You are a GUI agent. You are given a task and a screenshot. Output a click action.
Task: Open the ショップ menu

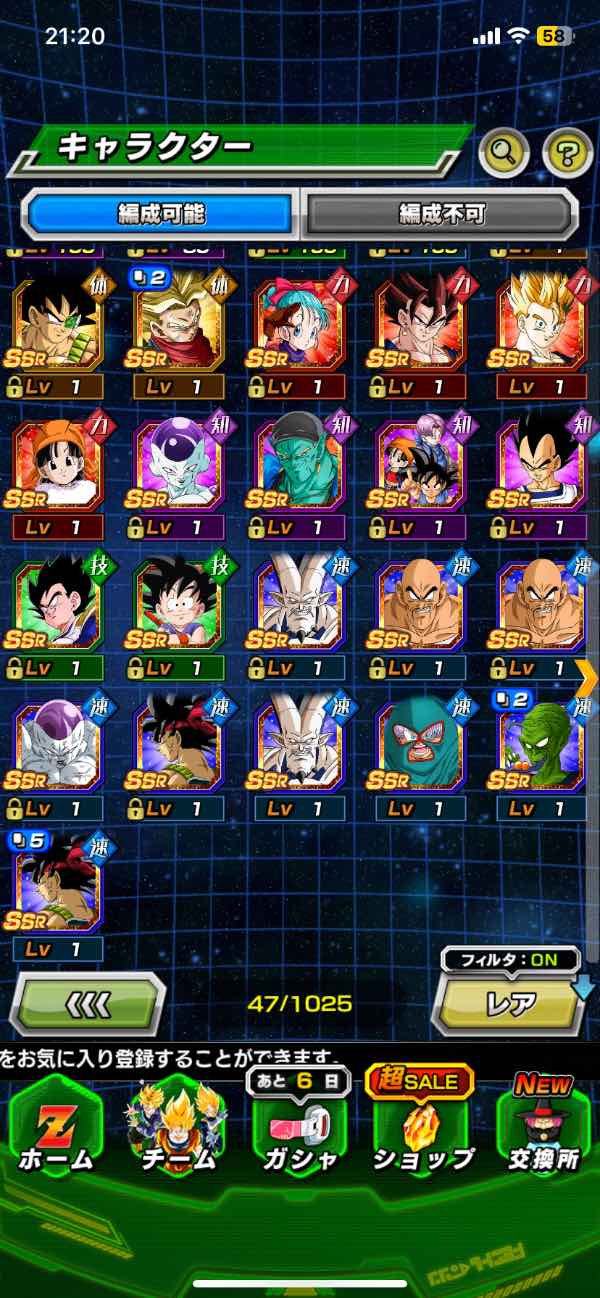[x=423, y=1130]
